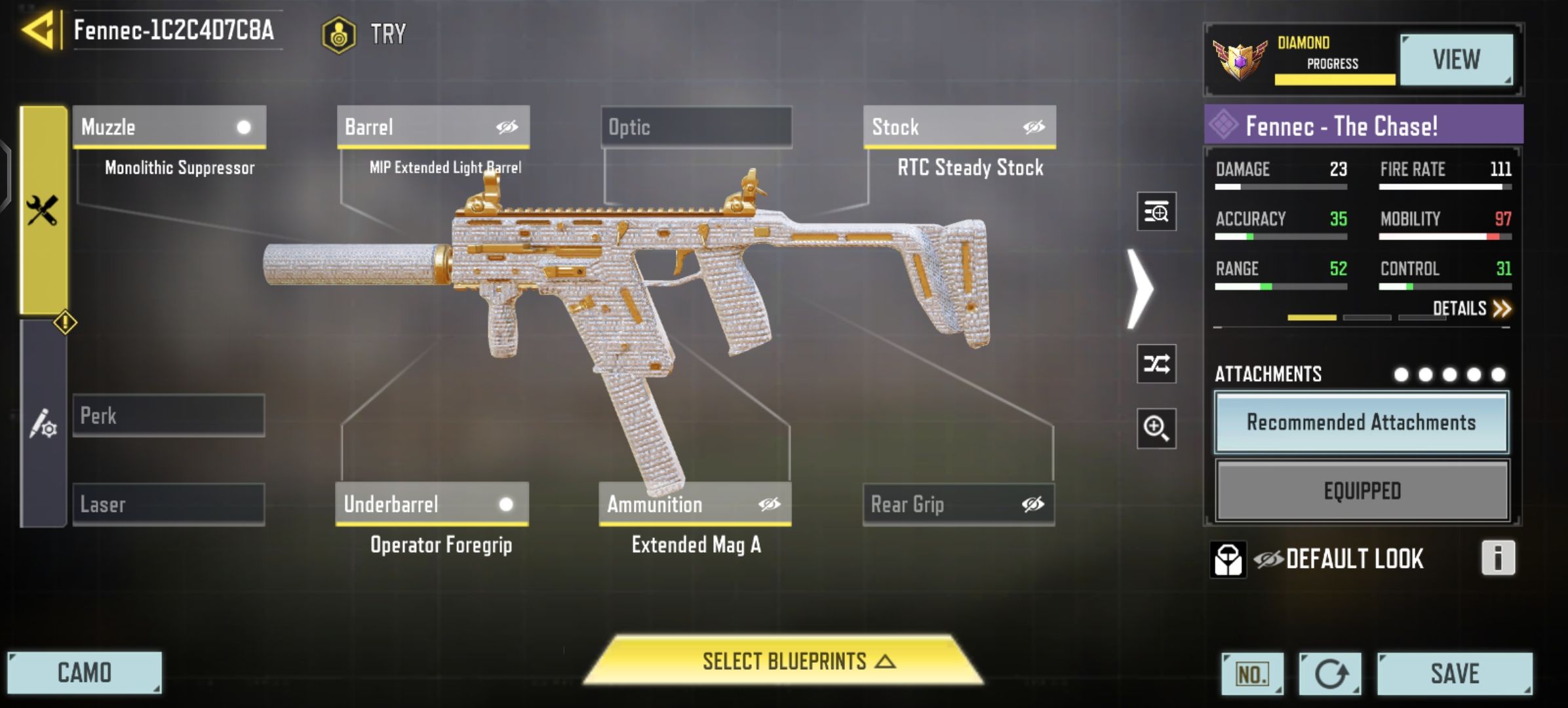This screenshot has height=708, width=1568.
Task: Open the Ammunition attachment slot
Action: click(695, 504)
